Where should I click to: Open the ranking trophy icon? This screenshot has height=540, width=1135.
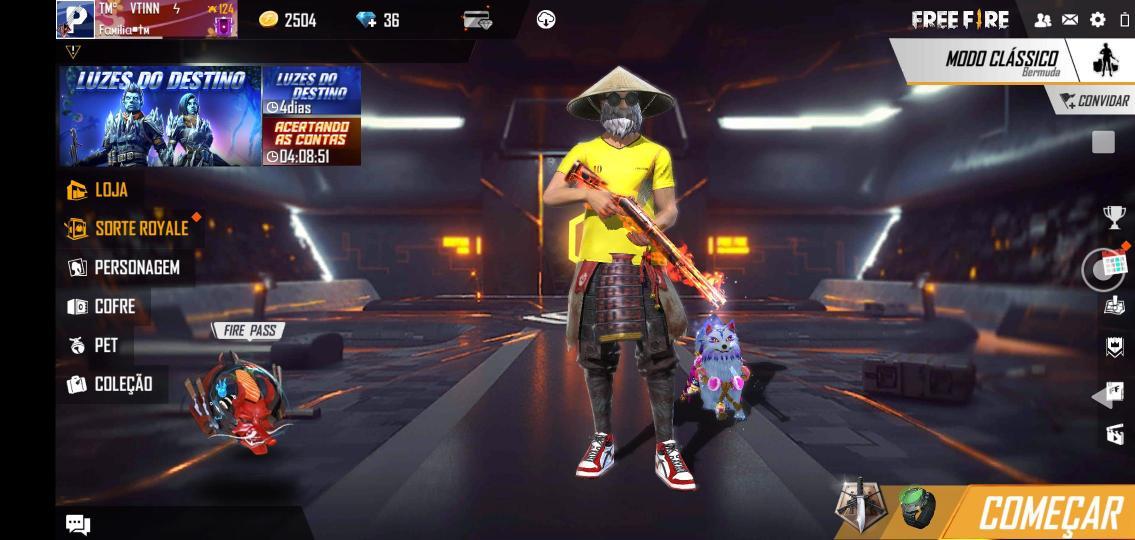coord(1113,217)
